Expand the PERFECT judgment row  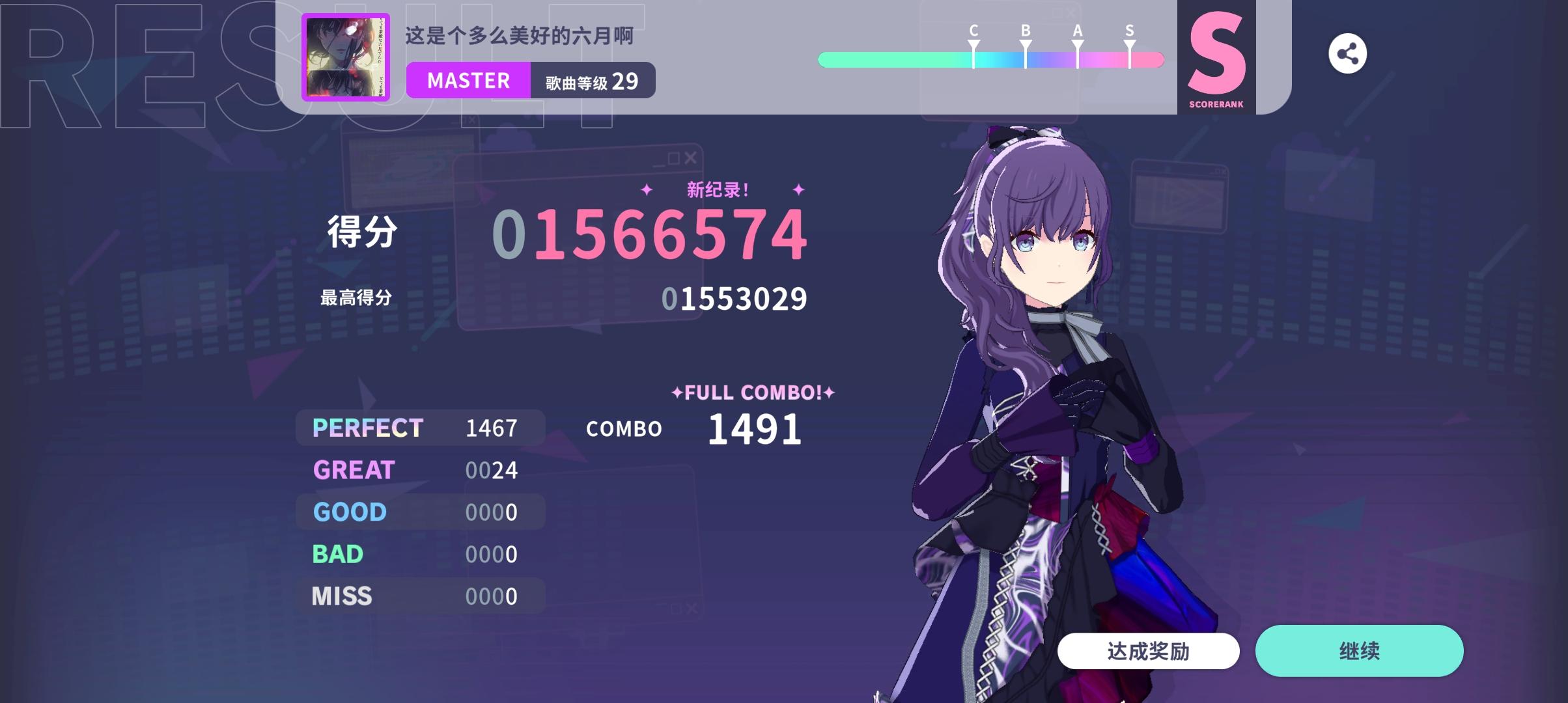point(420,428)
